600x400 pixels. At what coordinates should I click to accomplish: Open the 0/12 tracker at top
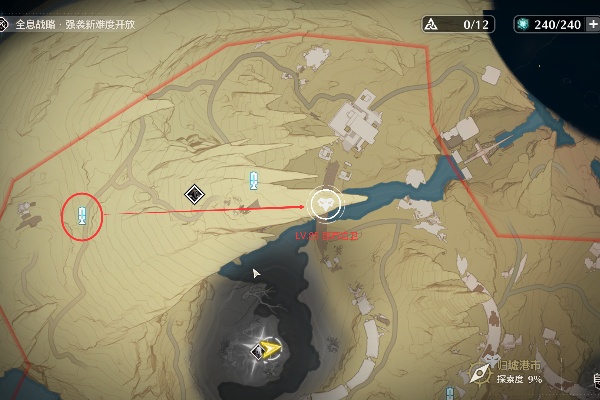(457, 24)
